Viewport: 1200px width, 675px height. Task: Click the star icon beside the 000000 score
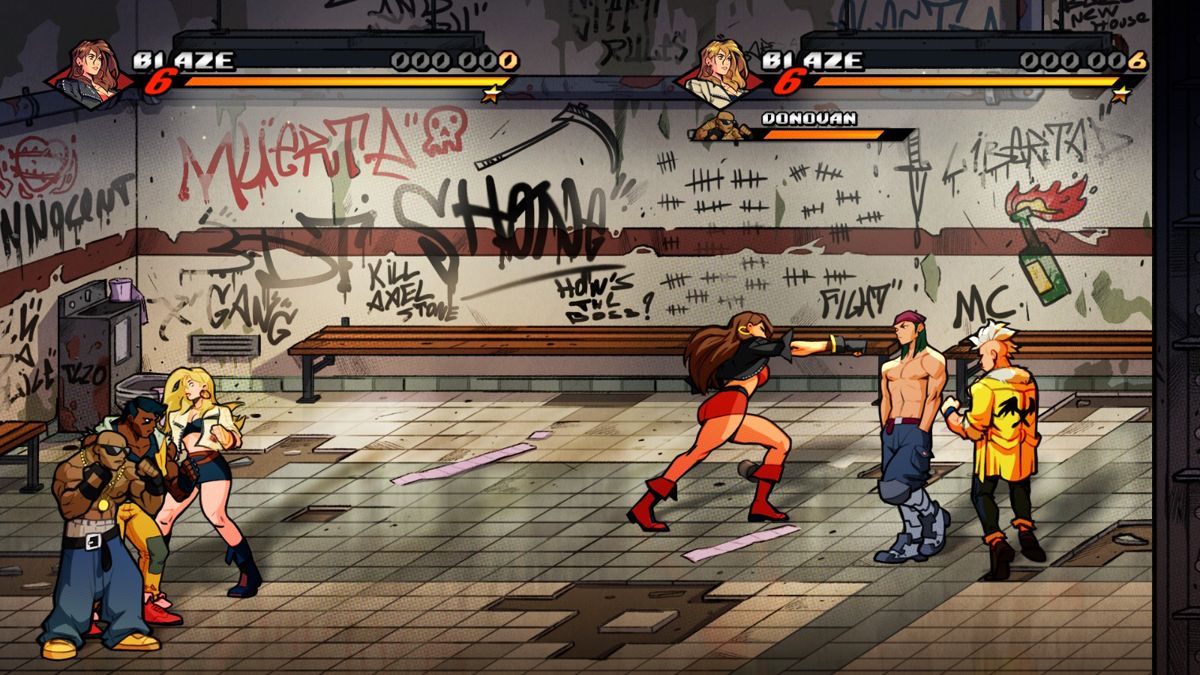pyautogui.click(x=490, y=94)
